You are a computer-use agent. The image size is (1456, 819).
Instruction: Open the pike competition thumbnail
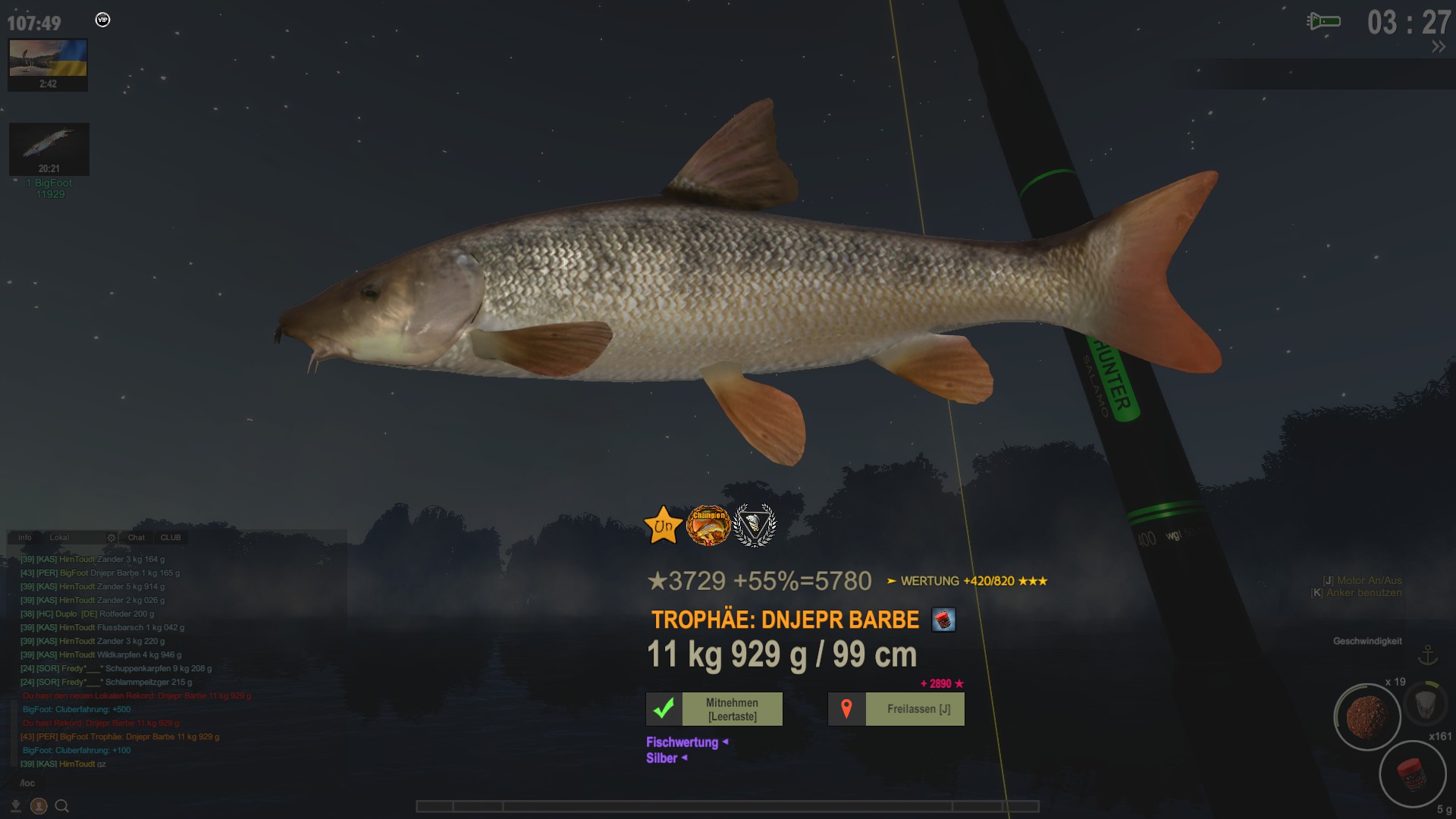click(x=49, y=144)
